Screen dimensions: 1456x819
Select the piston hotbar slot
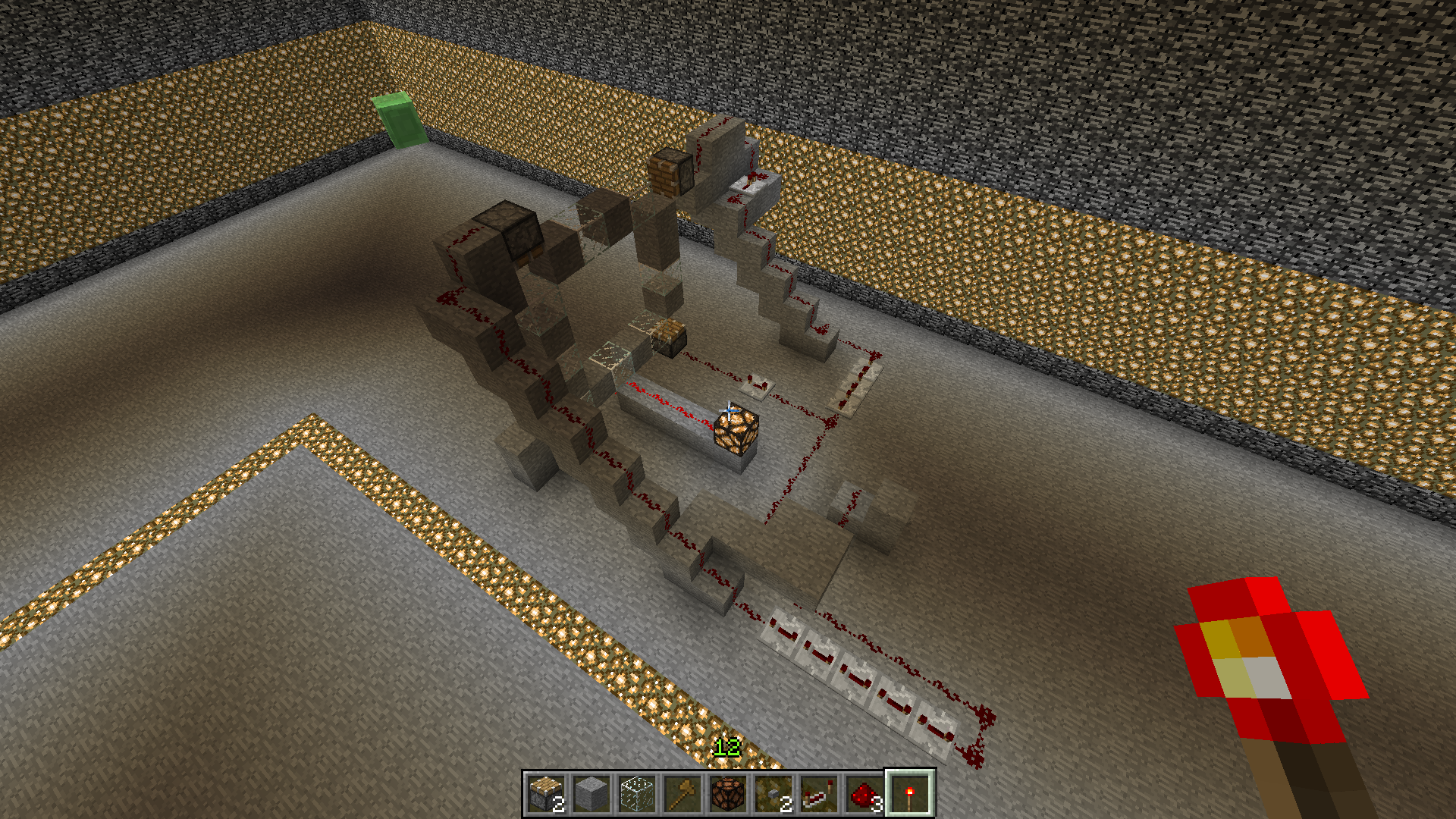tap(546, 794)
